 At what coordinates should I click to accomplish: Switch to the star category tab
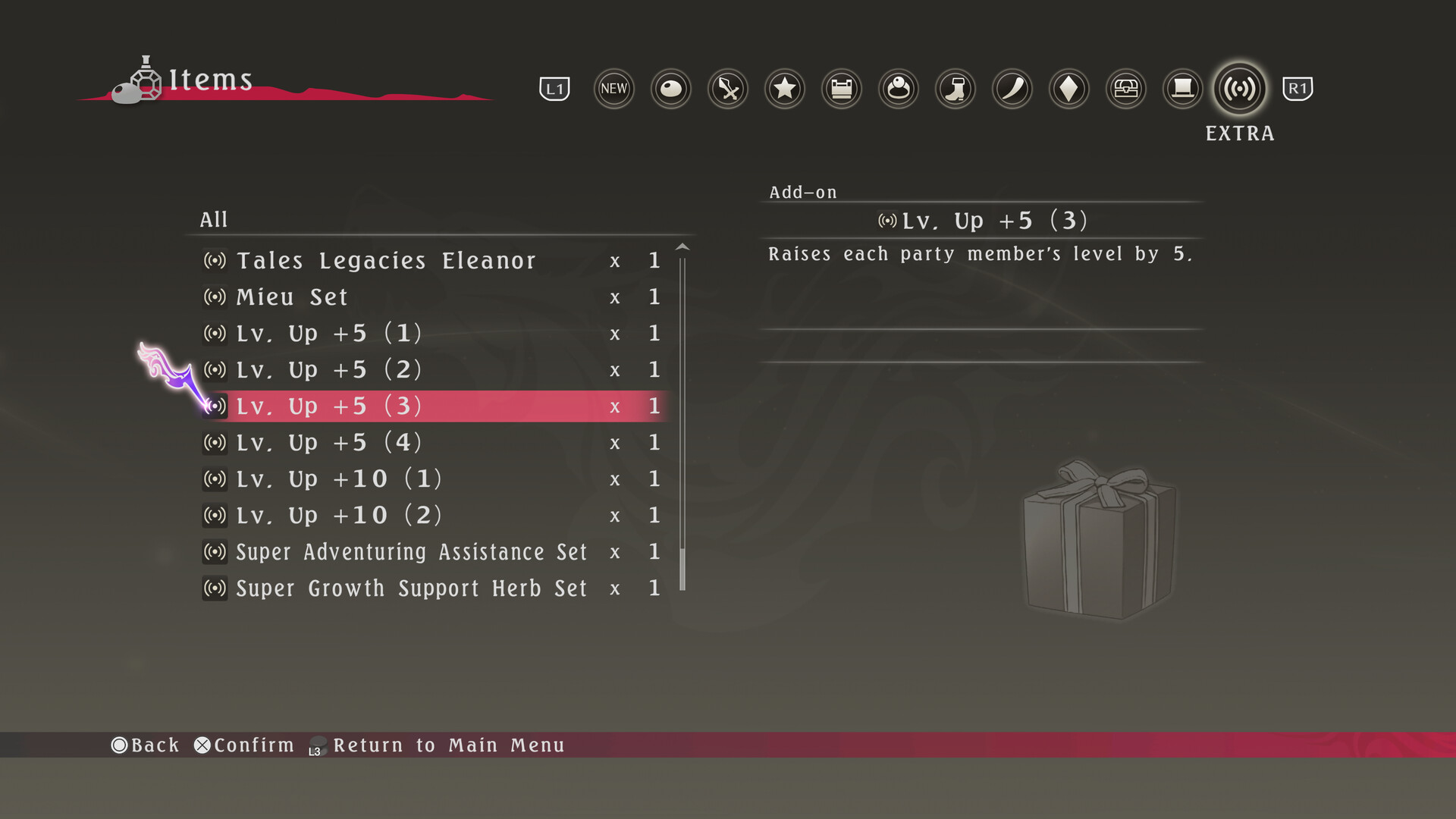tap(785, 89)
